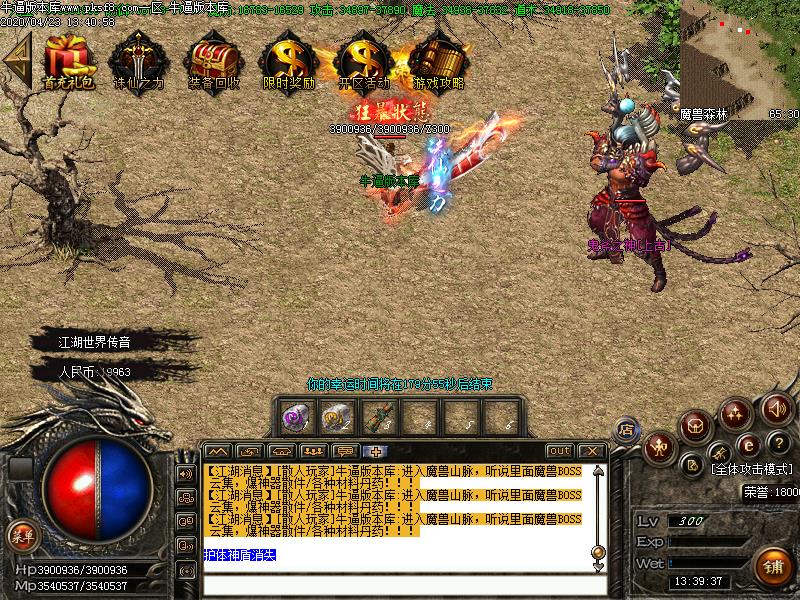
Task: Click the chat window's out button
Action: [560, 451]
